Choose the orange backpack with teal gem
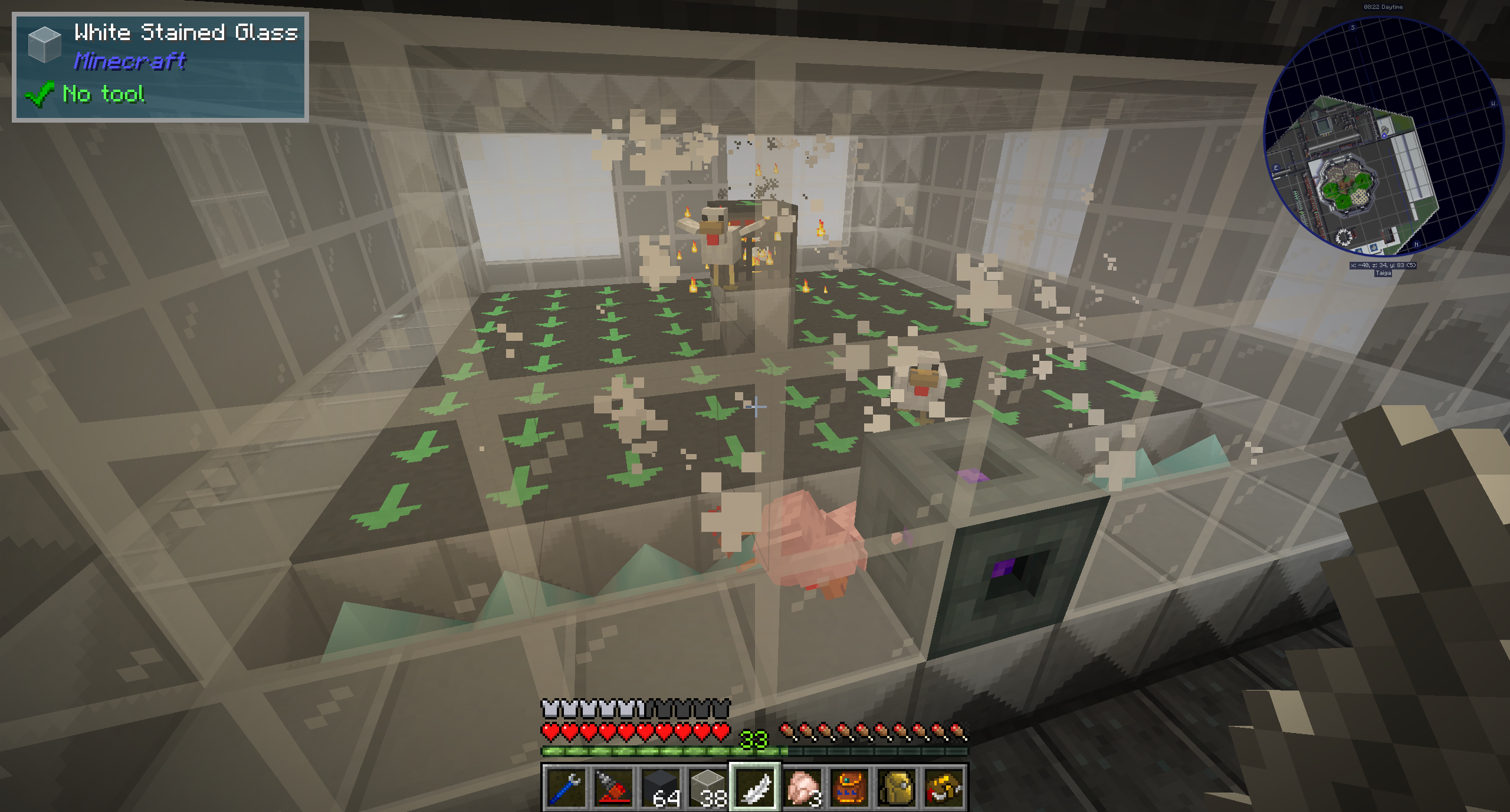 (849, 787)
